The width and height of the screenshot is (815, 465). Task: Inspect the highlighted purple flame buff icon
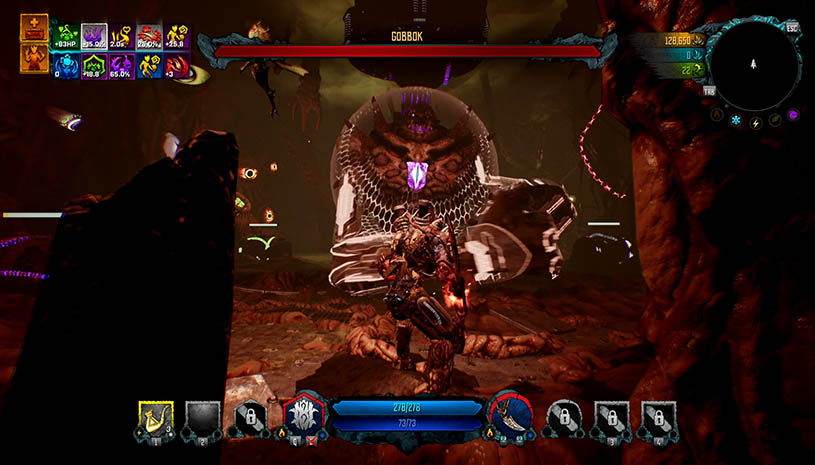click(94, 37)
